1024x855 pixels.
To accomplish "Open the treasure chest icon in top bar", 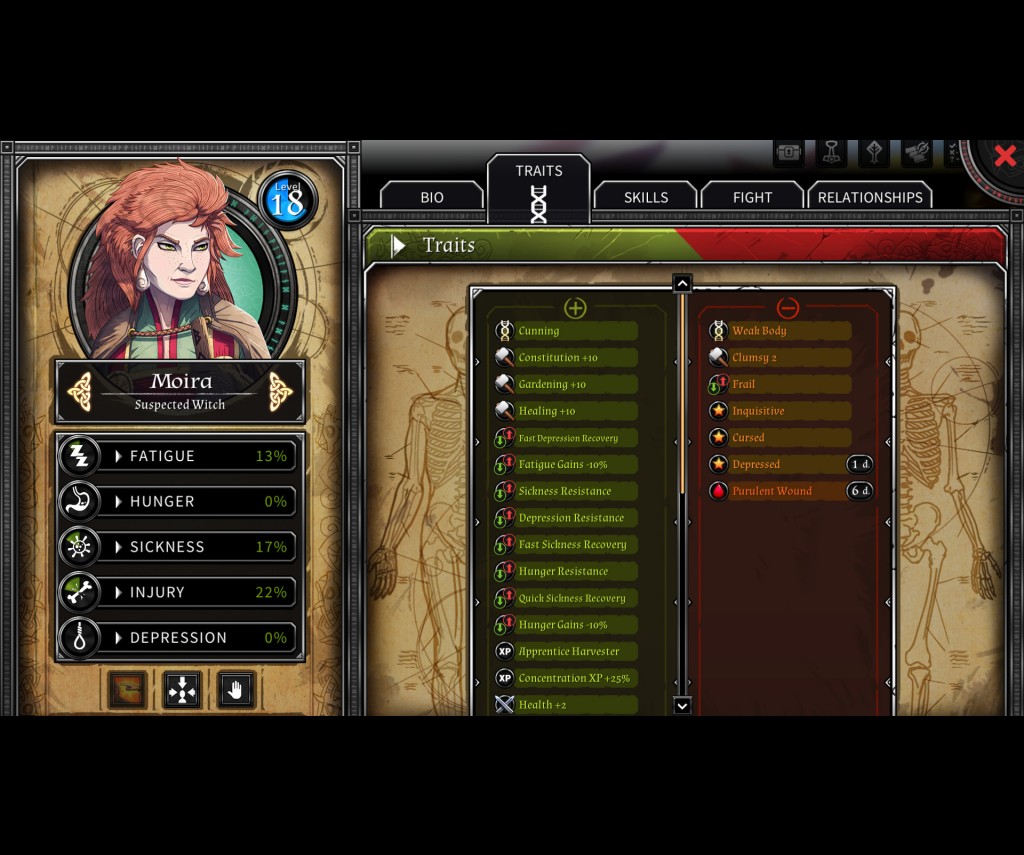I will pos(789,153).
